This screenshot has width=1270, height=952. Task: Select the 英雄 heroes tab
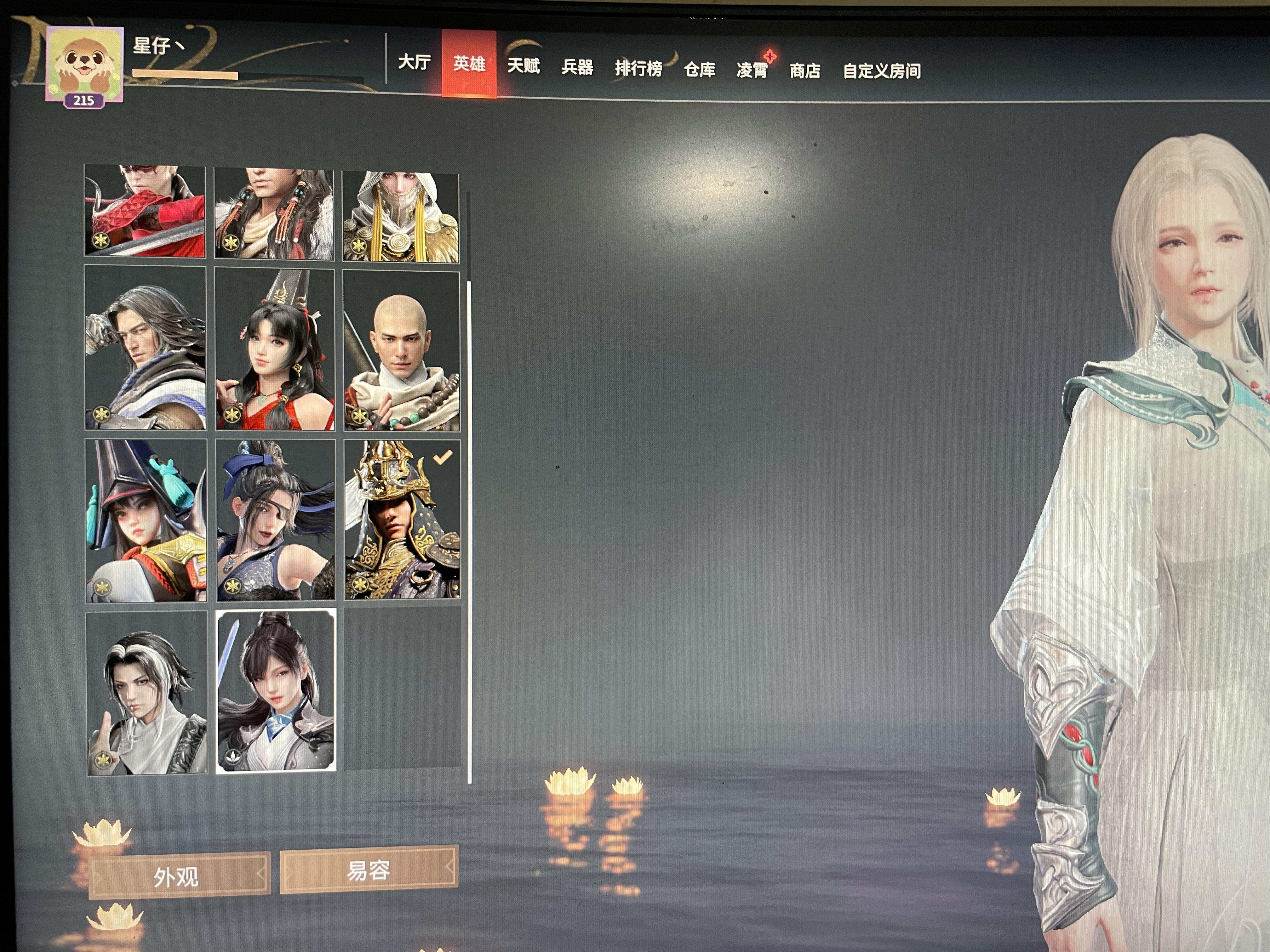point(469,64)
